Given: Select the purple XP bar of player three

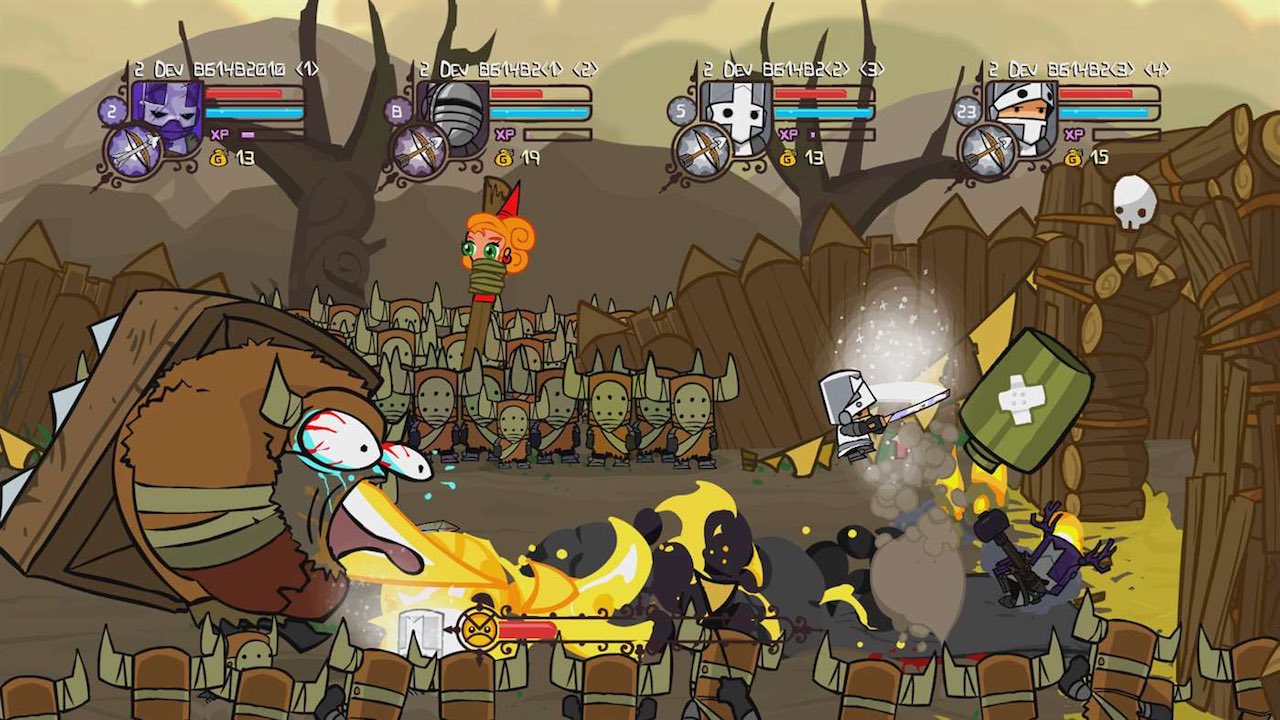Looking at the screenshot, I should click(x=810, y=134).
